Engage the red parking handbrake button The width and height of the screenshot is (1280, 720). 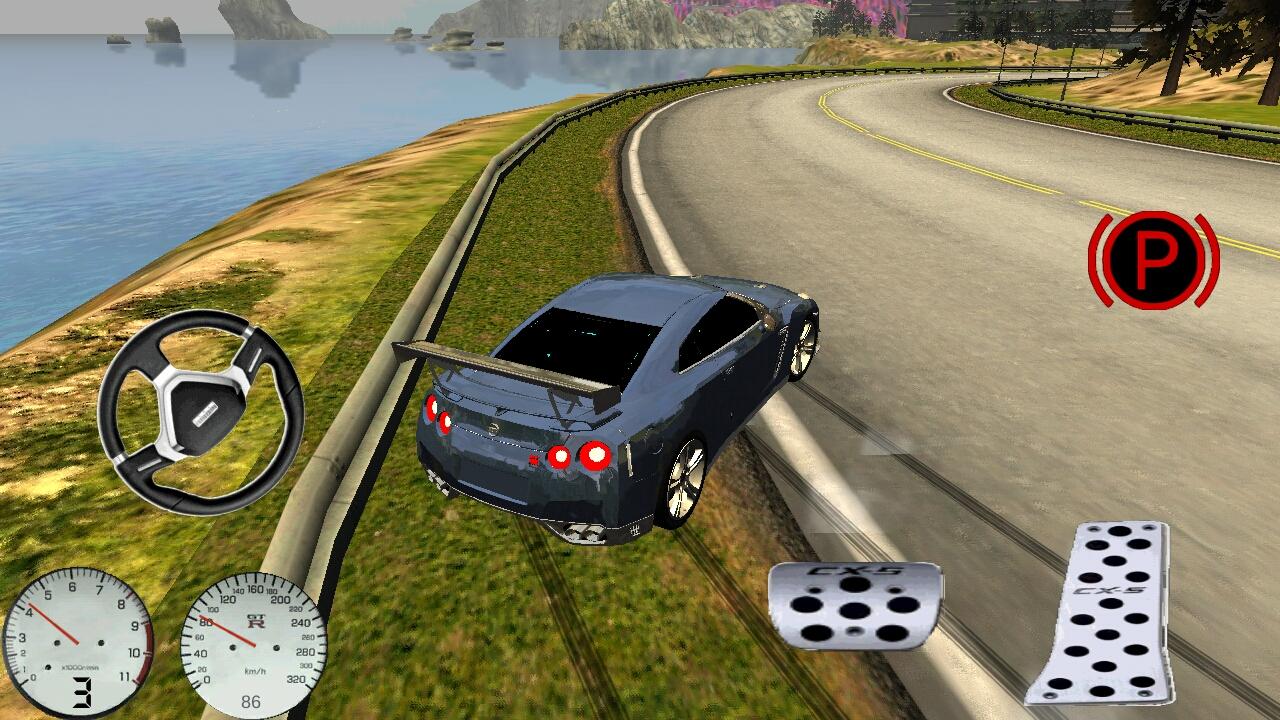[1153, 260]
